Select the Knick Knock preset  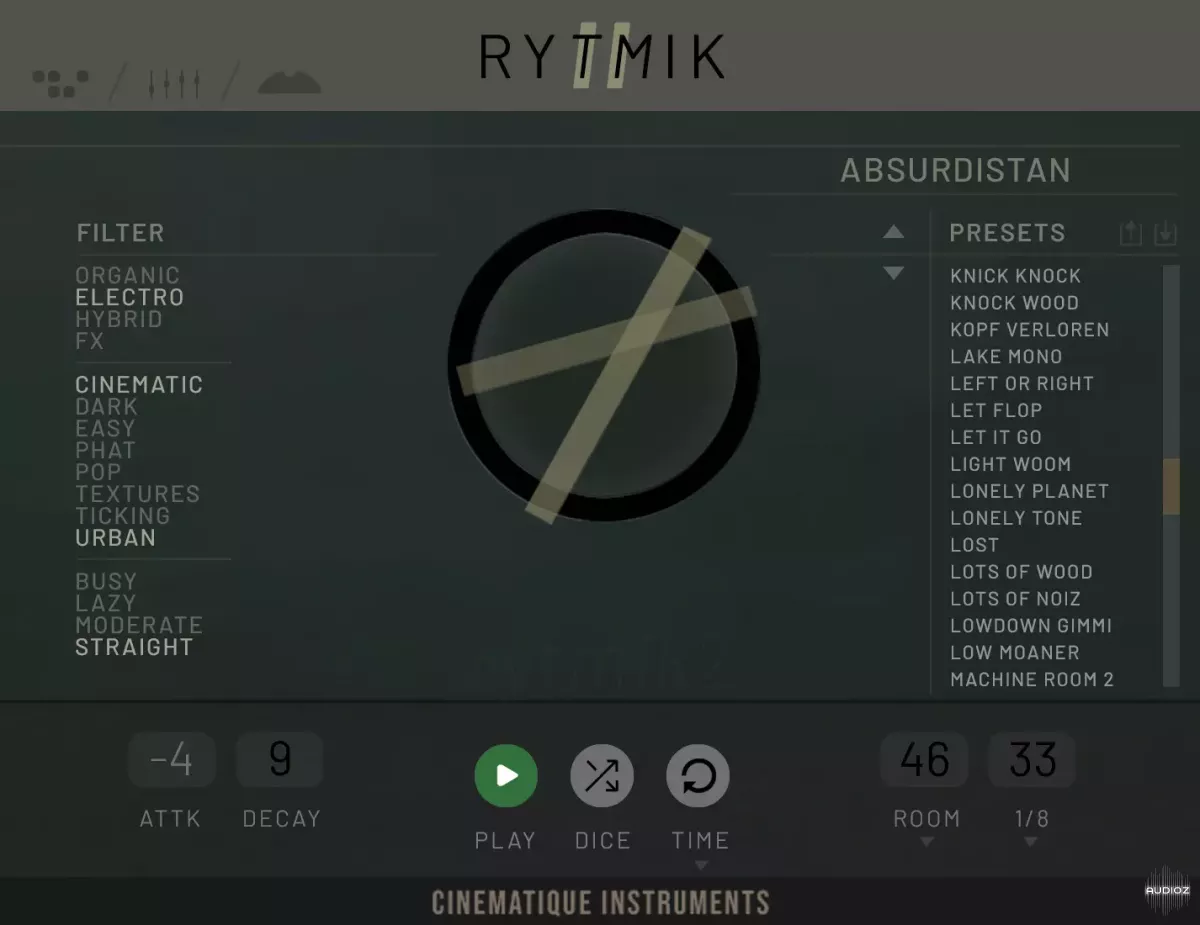click(1015, 276)
